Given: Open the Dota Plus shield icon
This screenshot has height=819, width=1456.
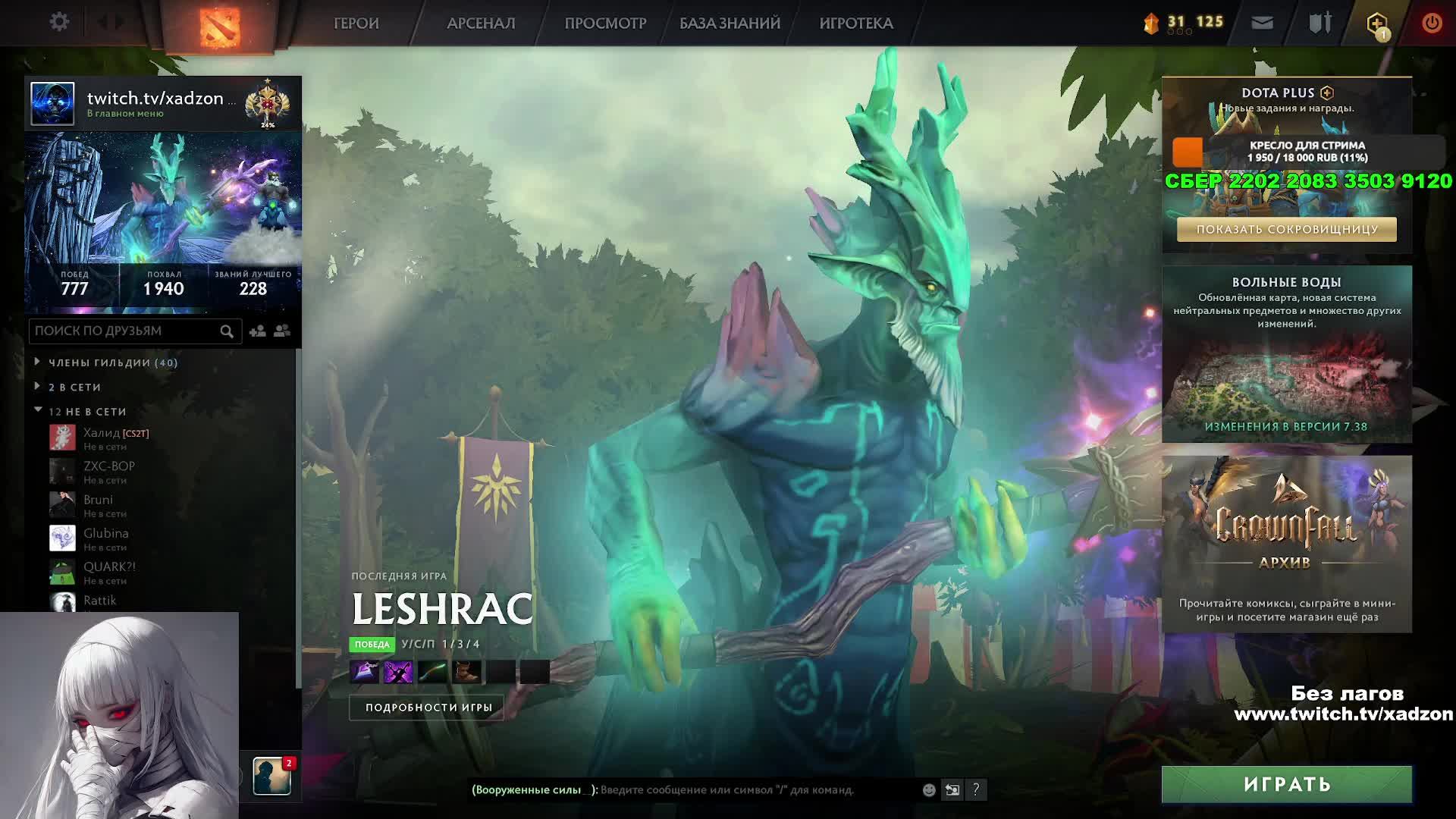Looking at the screenshot, I should click(x=1376, y=24).
